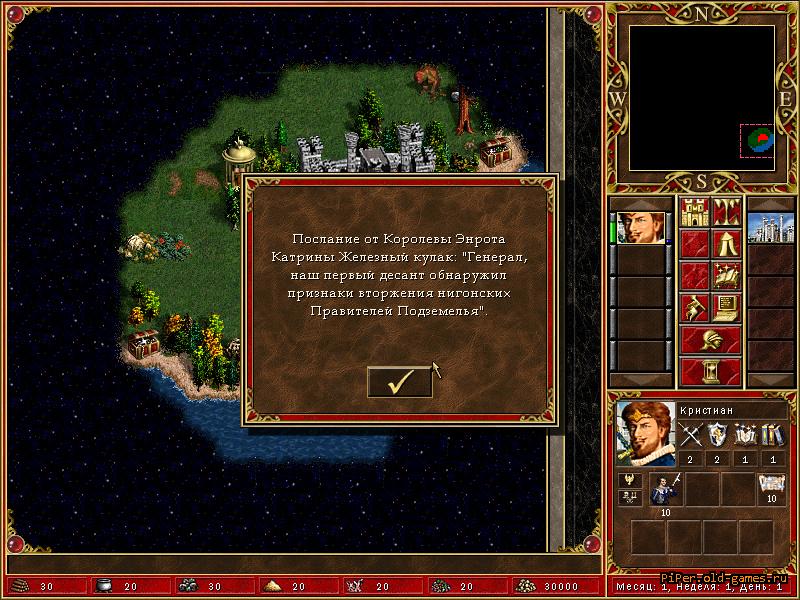The height and width of the screenshot is (600, 800).
Task: Click the minimap in the corner
Action: tap(702, 98)
